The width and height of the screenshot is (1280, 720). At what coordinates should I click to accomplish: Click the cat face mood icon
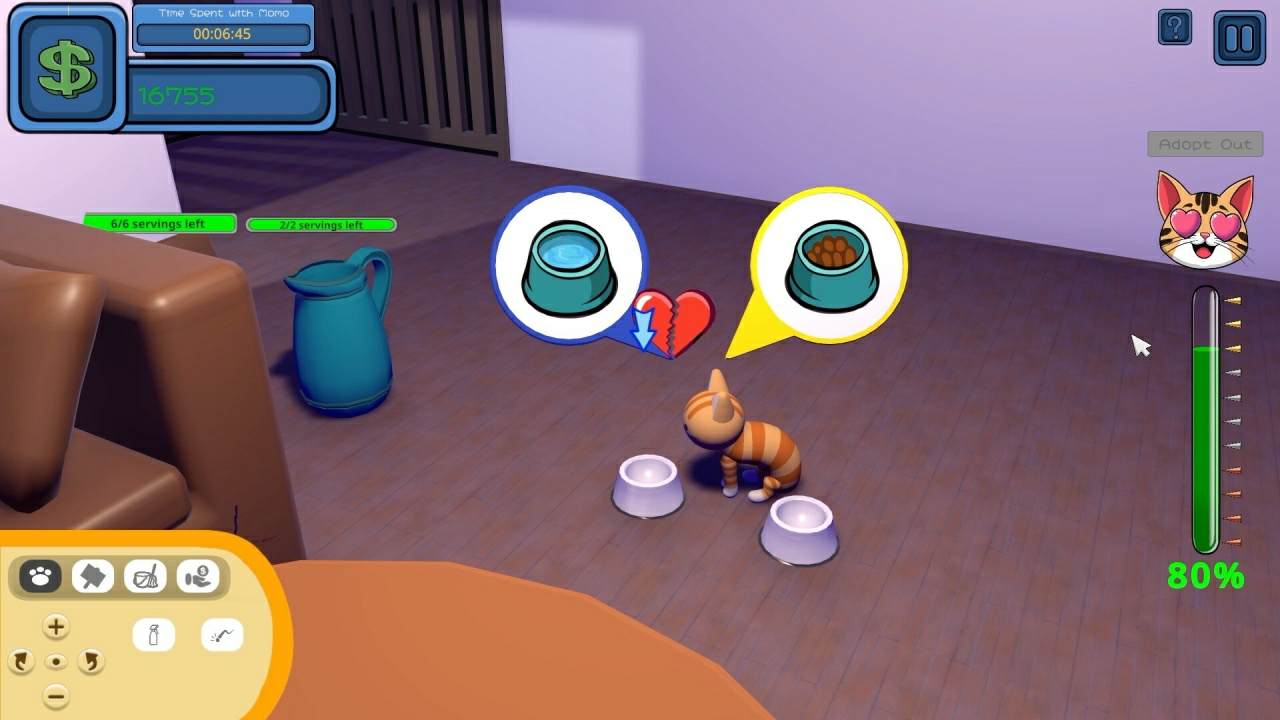(x=1205, y=220)
